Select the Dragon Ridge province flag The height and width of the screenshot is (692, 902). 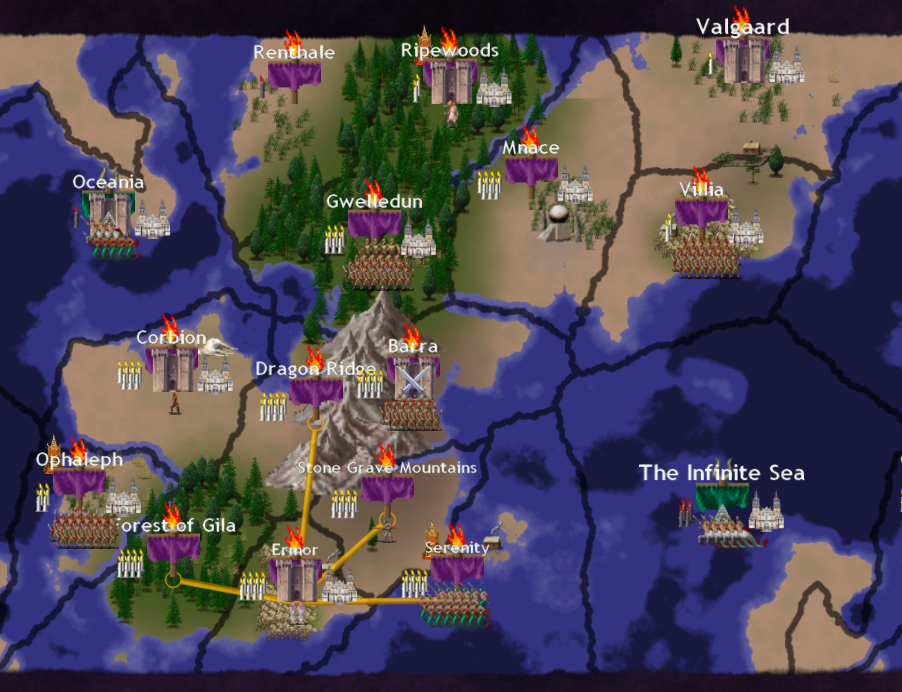316,391
